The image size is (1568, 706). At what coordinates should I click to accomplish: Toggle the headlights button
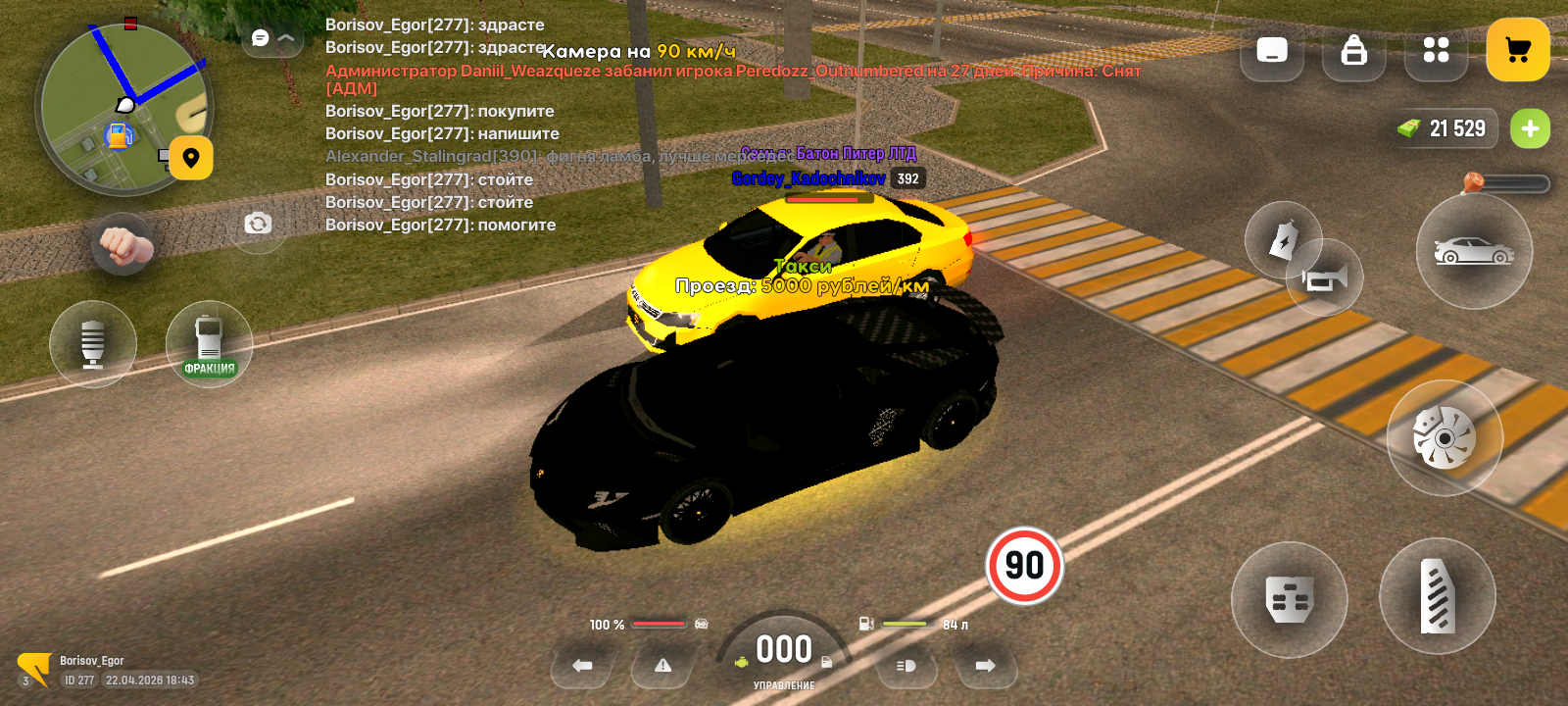(906, 666)
